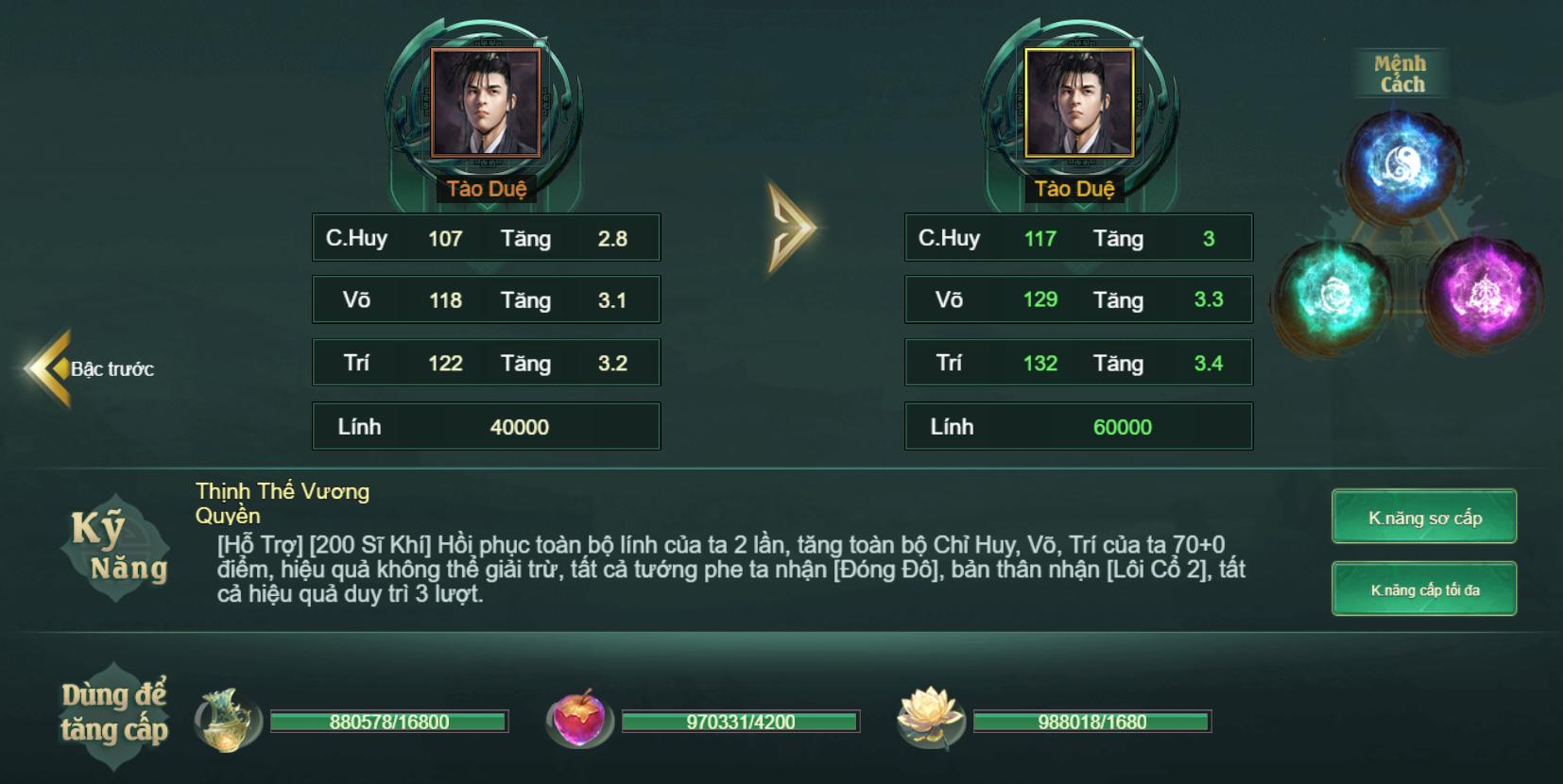Activate the purple Mệnh Cách orb
Viewport: 1563px width, 784px height.
(x=1481, y=289)
